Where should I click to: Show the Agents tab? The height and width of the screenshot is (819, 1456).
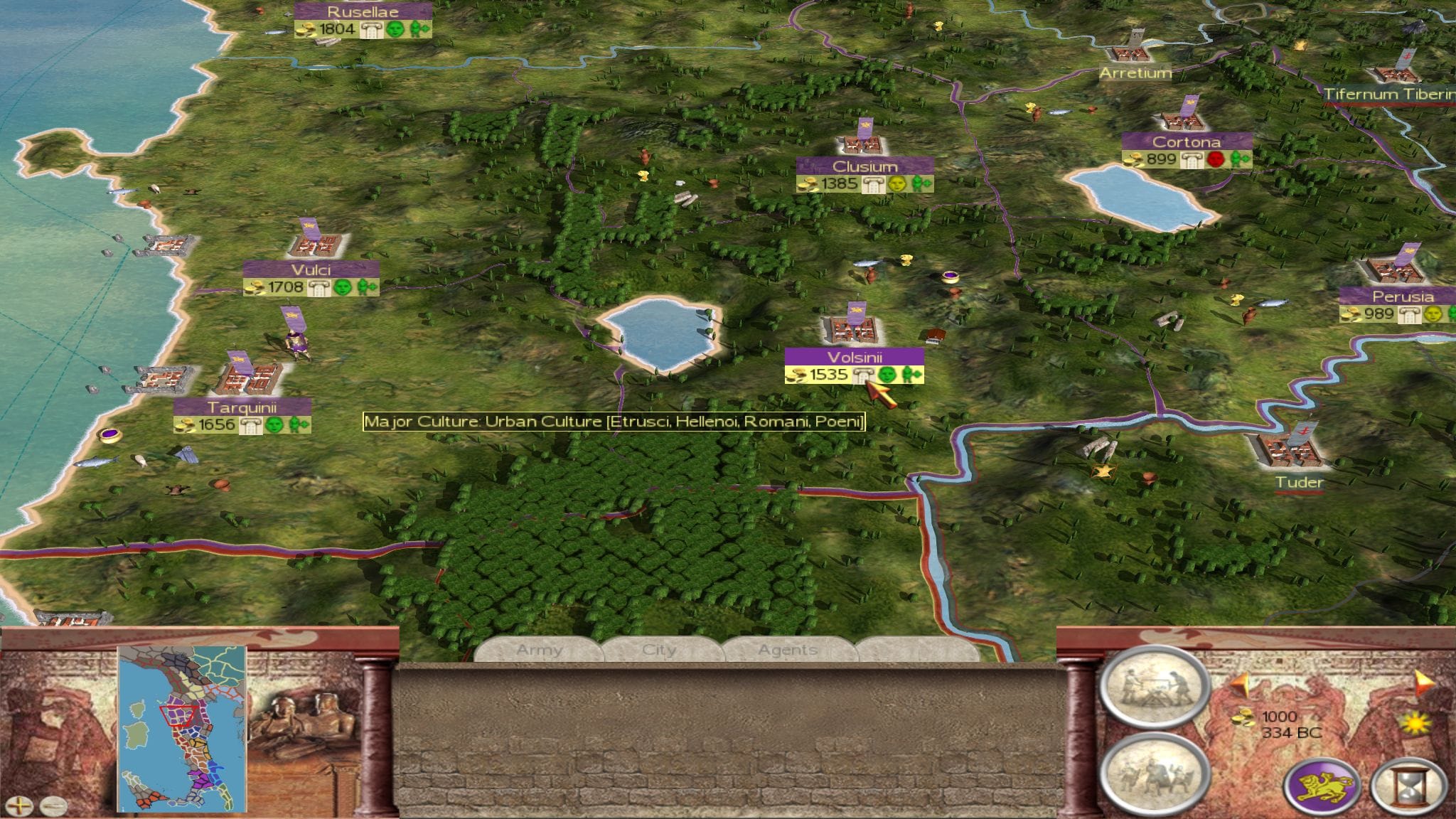[787, 650]
